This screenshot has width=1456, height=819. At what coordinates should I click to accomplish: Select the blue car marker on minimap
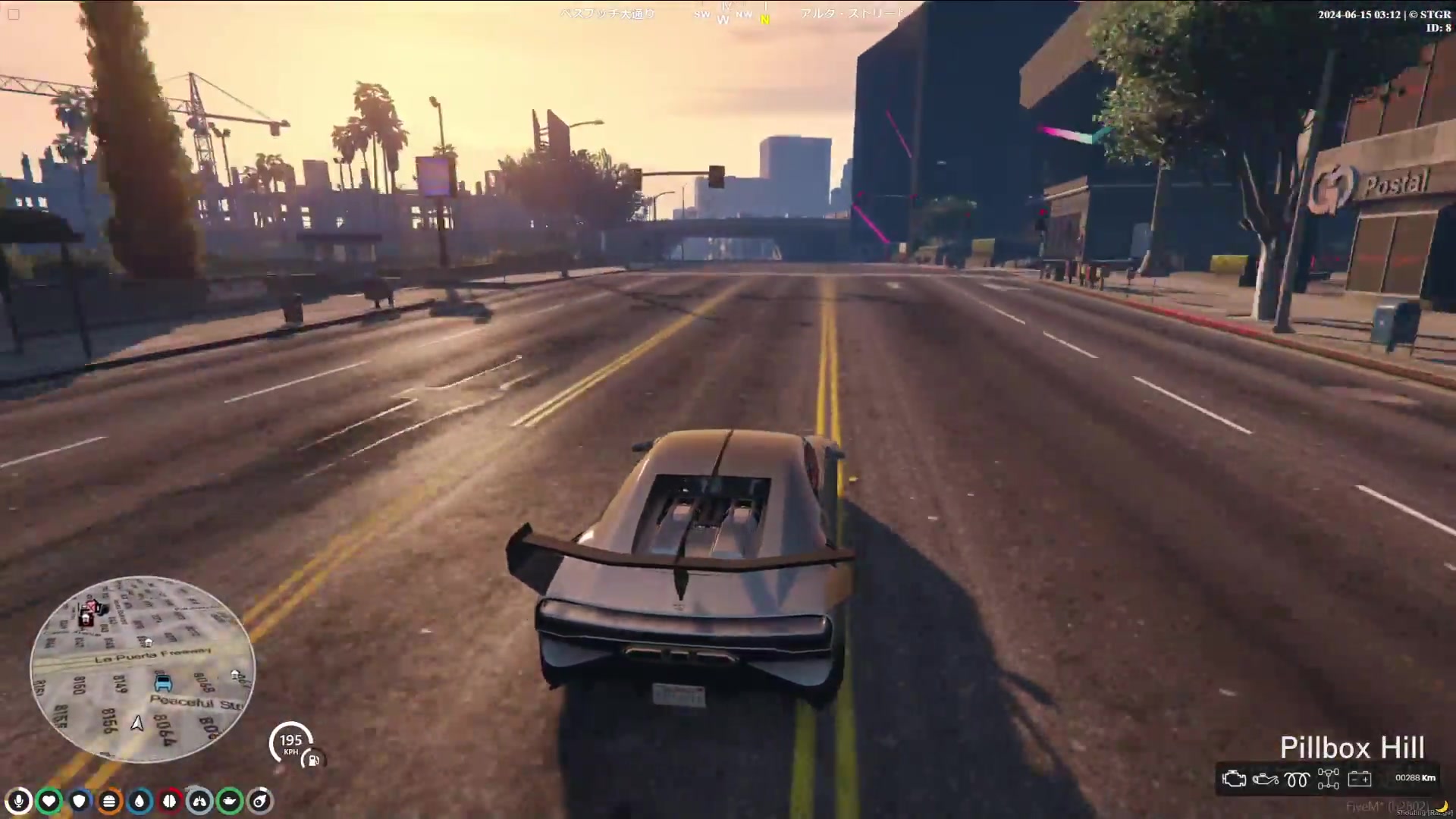coord(163,683)
